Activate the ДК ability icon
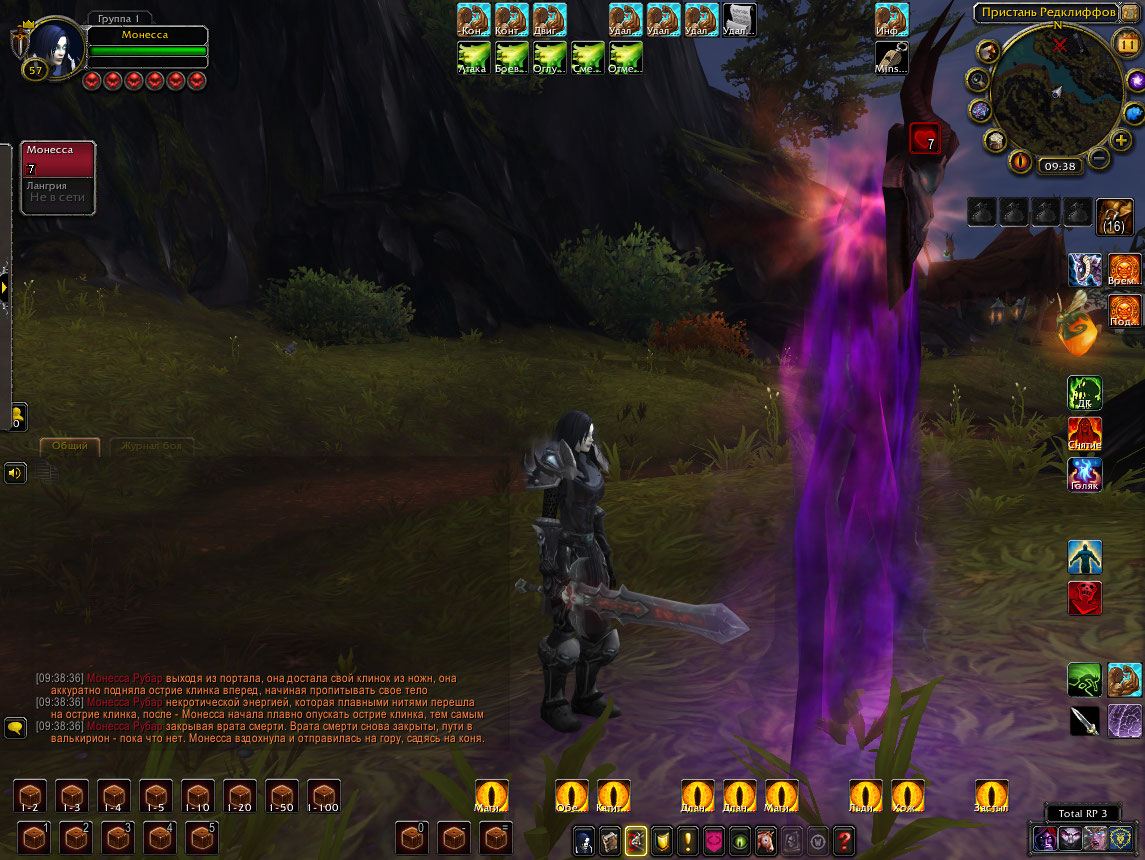The height and width of the screenshot is (860, 1145). coord(1085,393)
